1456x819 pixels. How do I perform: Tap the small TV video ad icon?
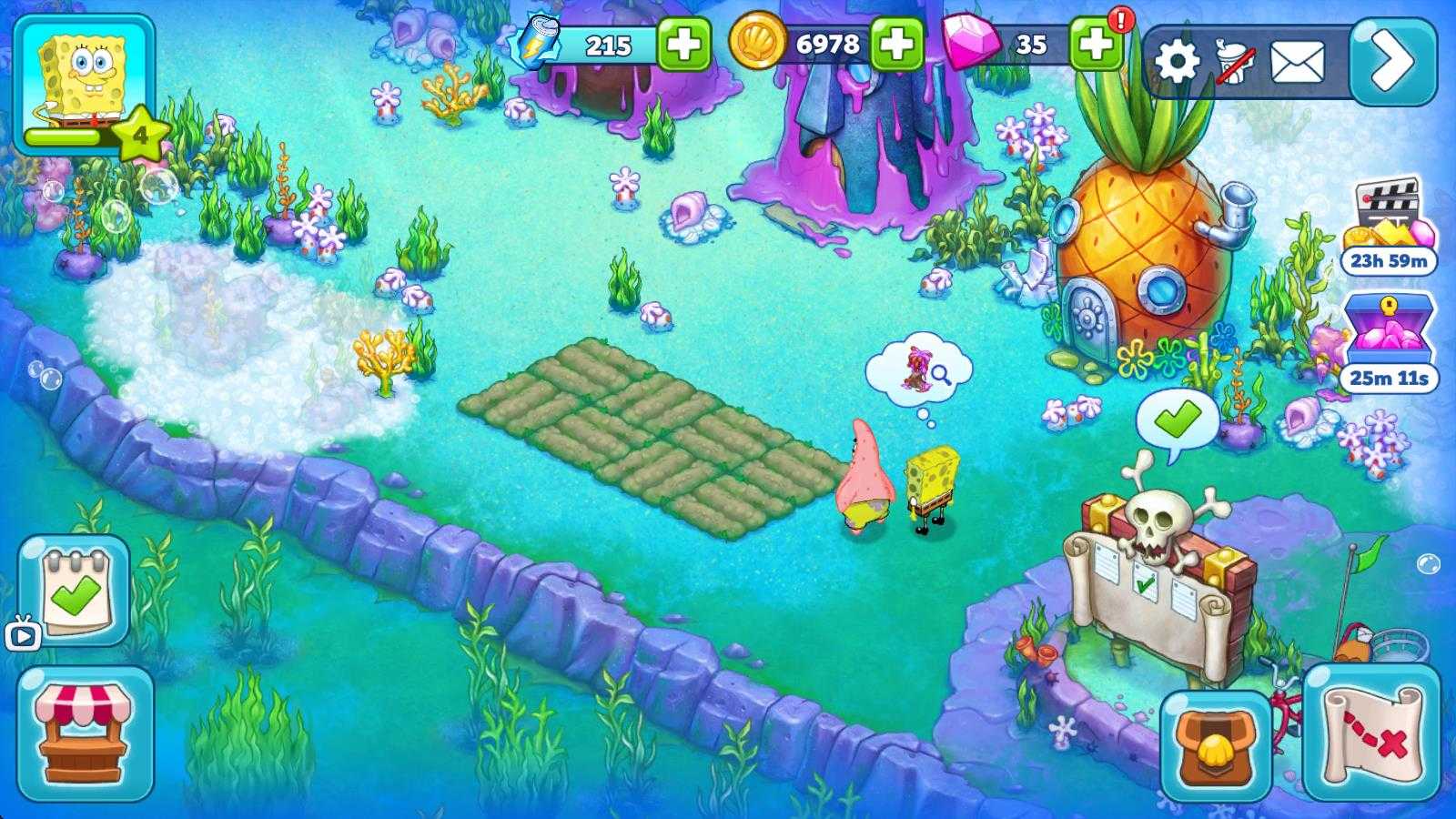pyautogui.click(x=23, y=634)
